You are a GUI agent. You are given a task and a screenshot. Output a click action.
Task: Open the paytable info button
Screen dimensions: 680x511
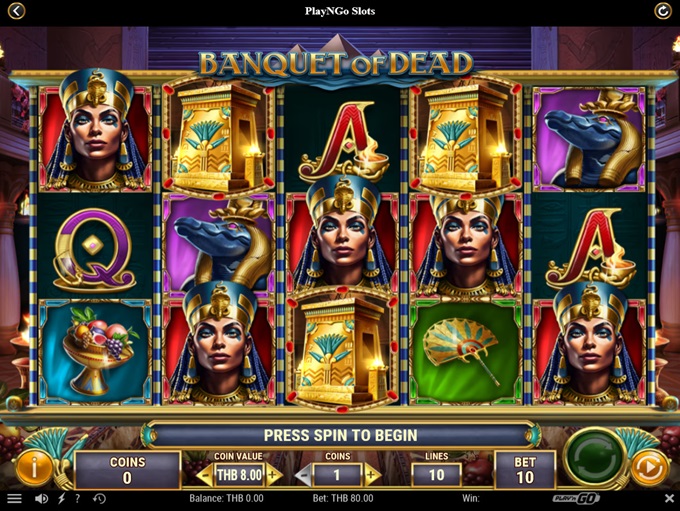34,466
